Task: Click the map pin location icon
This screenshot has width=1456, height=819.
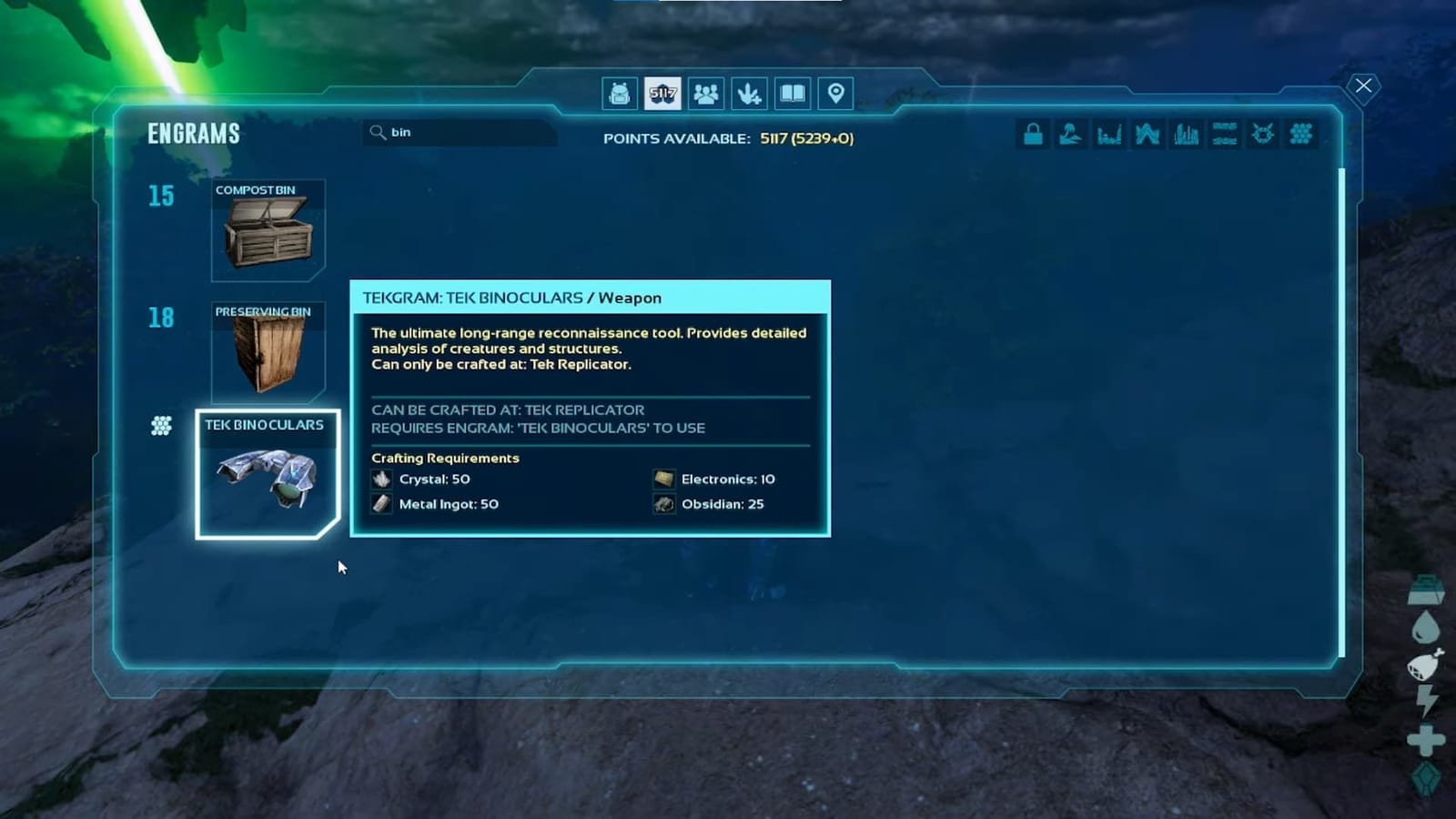Action: [833, 92]
